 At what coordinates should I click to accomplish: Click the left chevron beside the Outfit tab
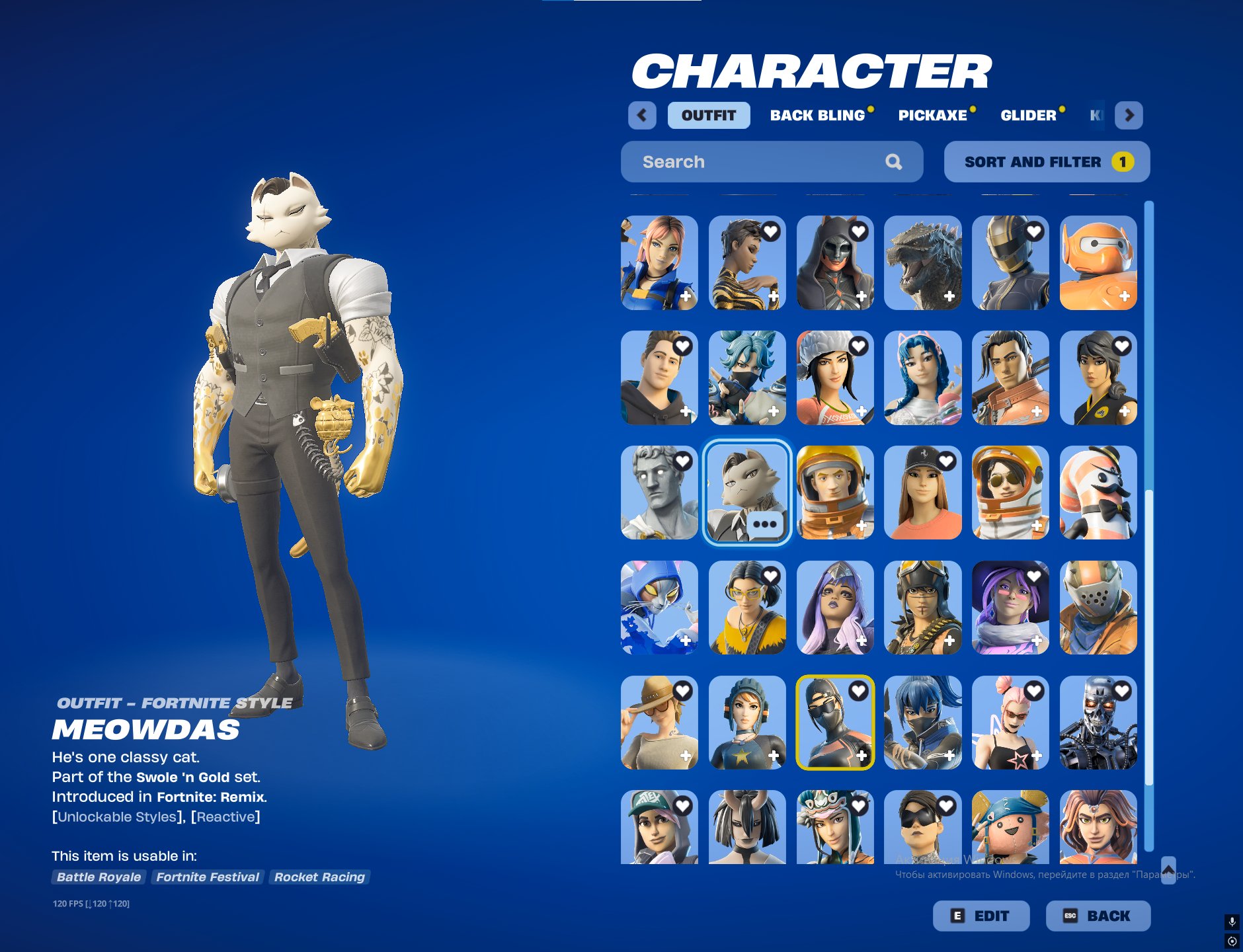pos(642,115)
